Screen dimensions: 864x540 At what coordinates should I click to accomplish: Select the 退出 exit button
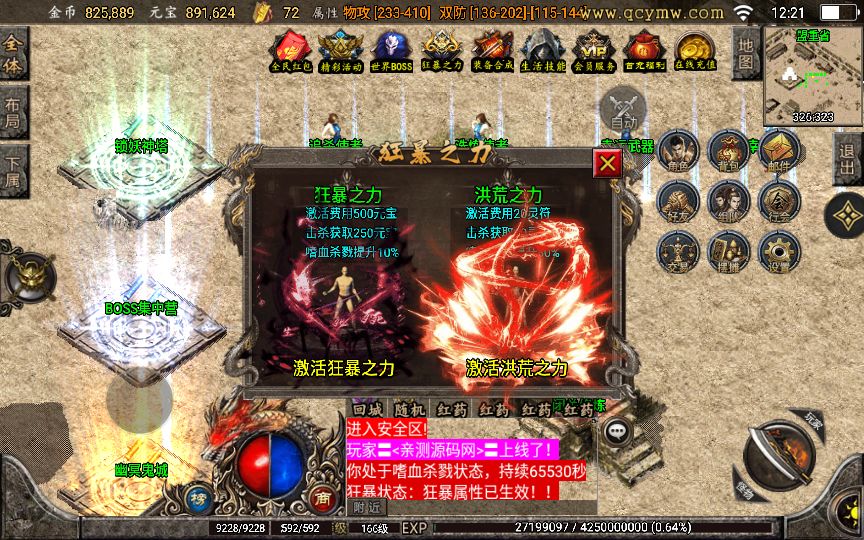(848, 158)
